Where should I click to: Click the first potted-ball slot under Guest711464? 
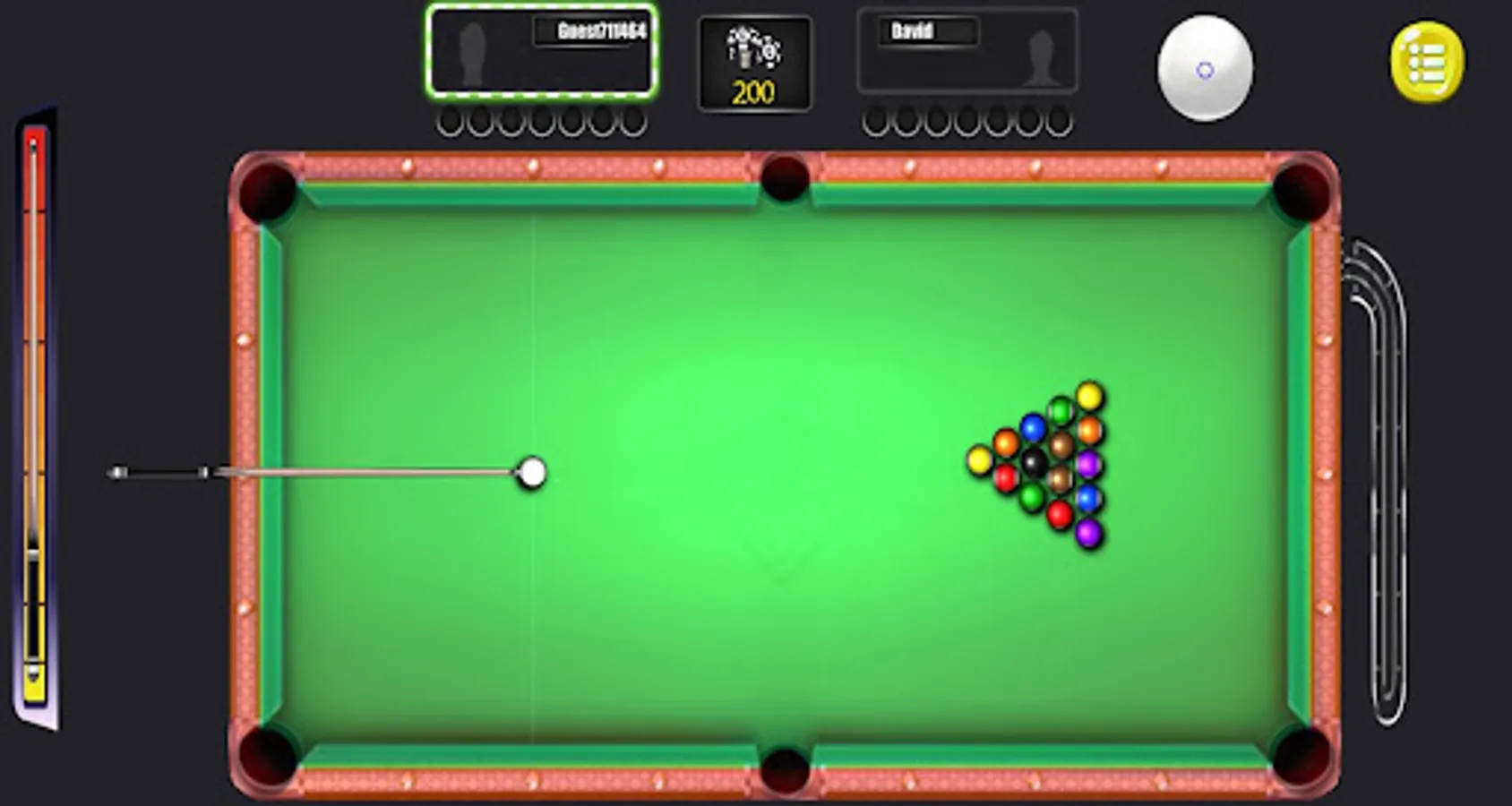(x=448, y=119)
